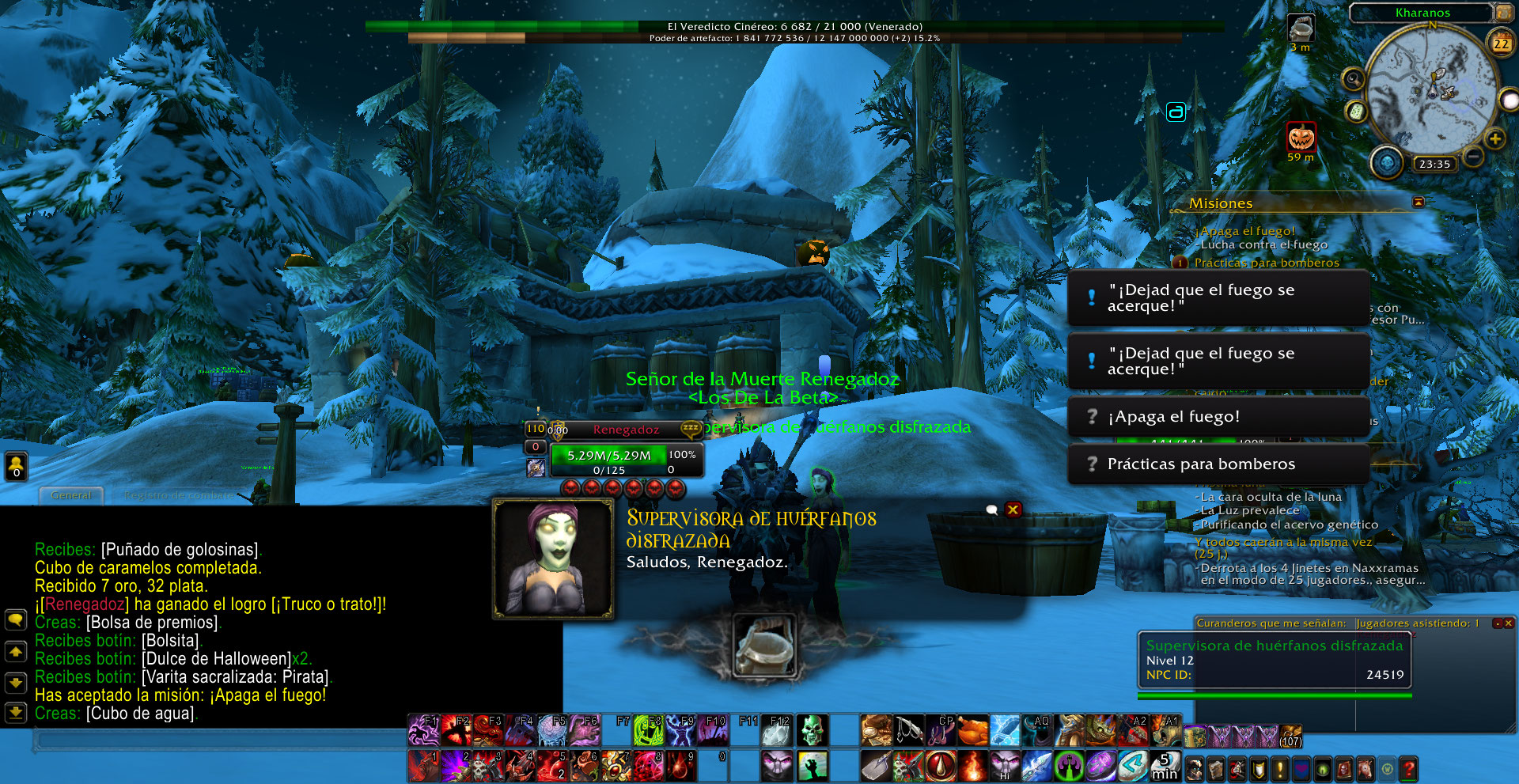Collapse the Misiones objective tracker
Screen dimensions: 1519x784
(1419, 203)
